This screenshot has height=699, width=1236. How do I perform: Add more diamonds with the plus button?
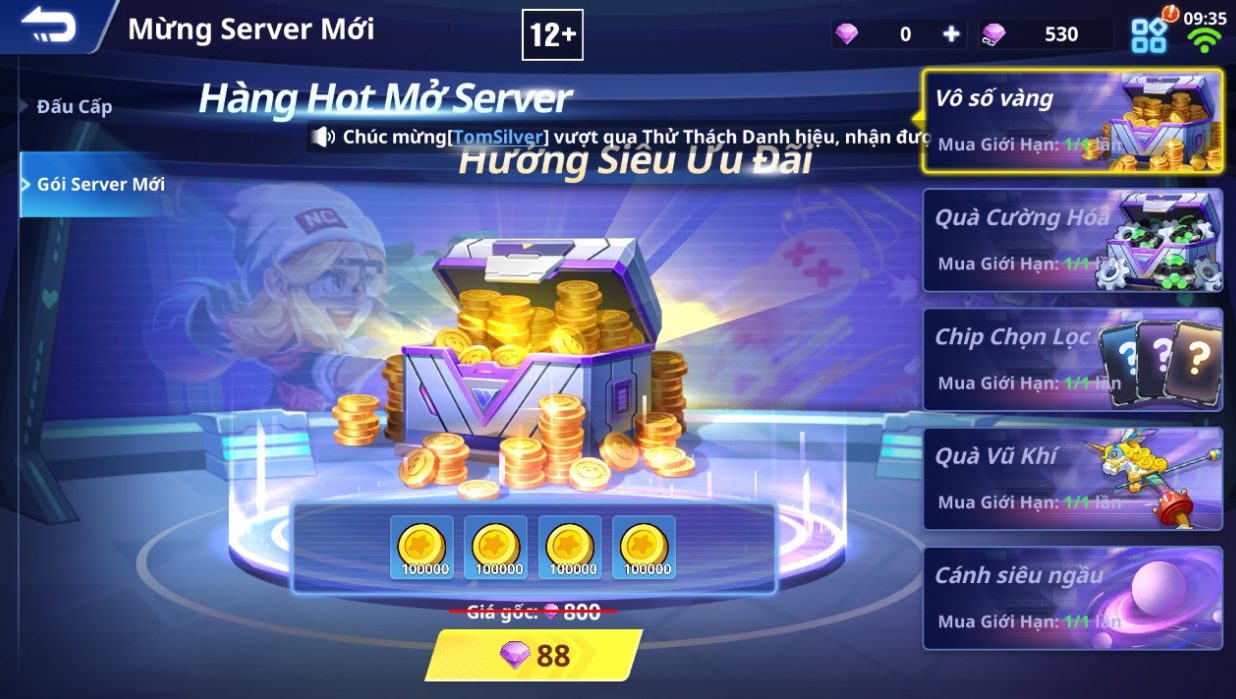tap(951, 34)
